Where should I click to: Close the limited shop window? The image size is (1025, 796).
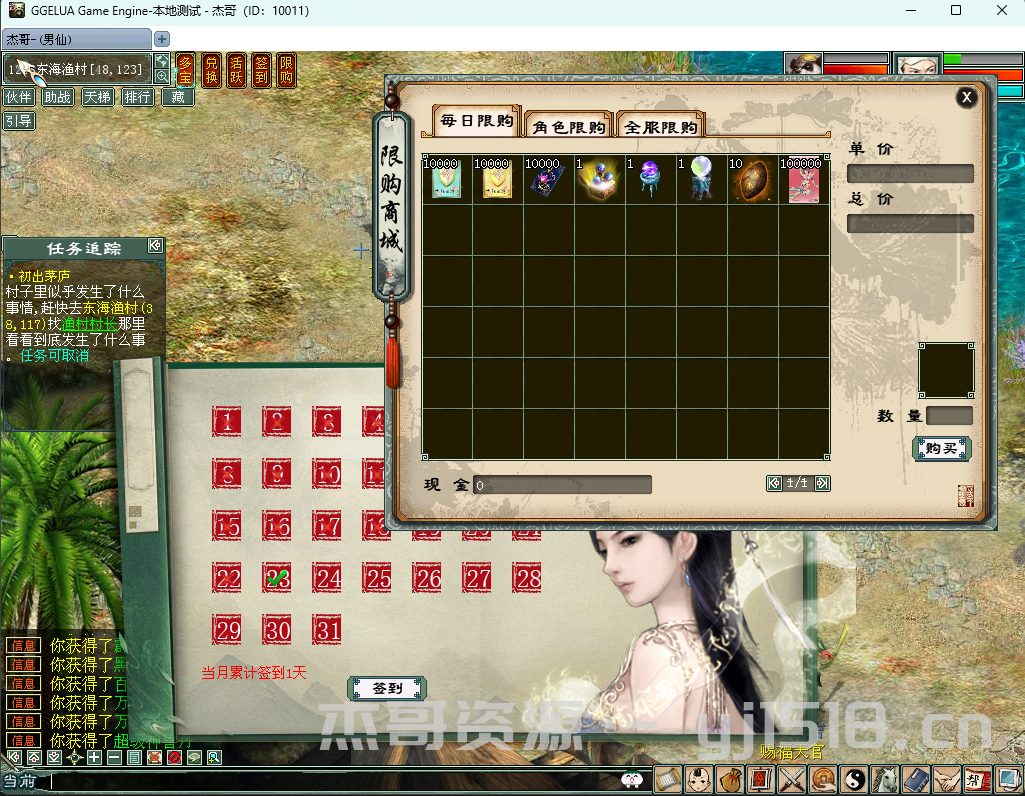pos(966,97)
